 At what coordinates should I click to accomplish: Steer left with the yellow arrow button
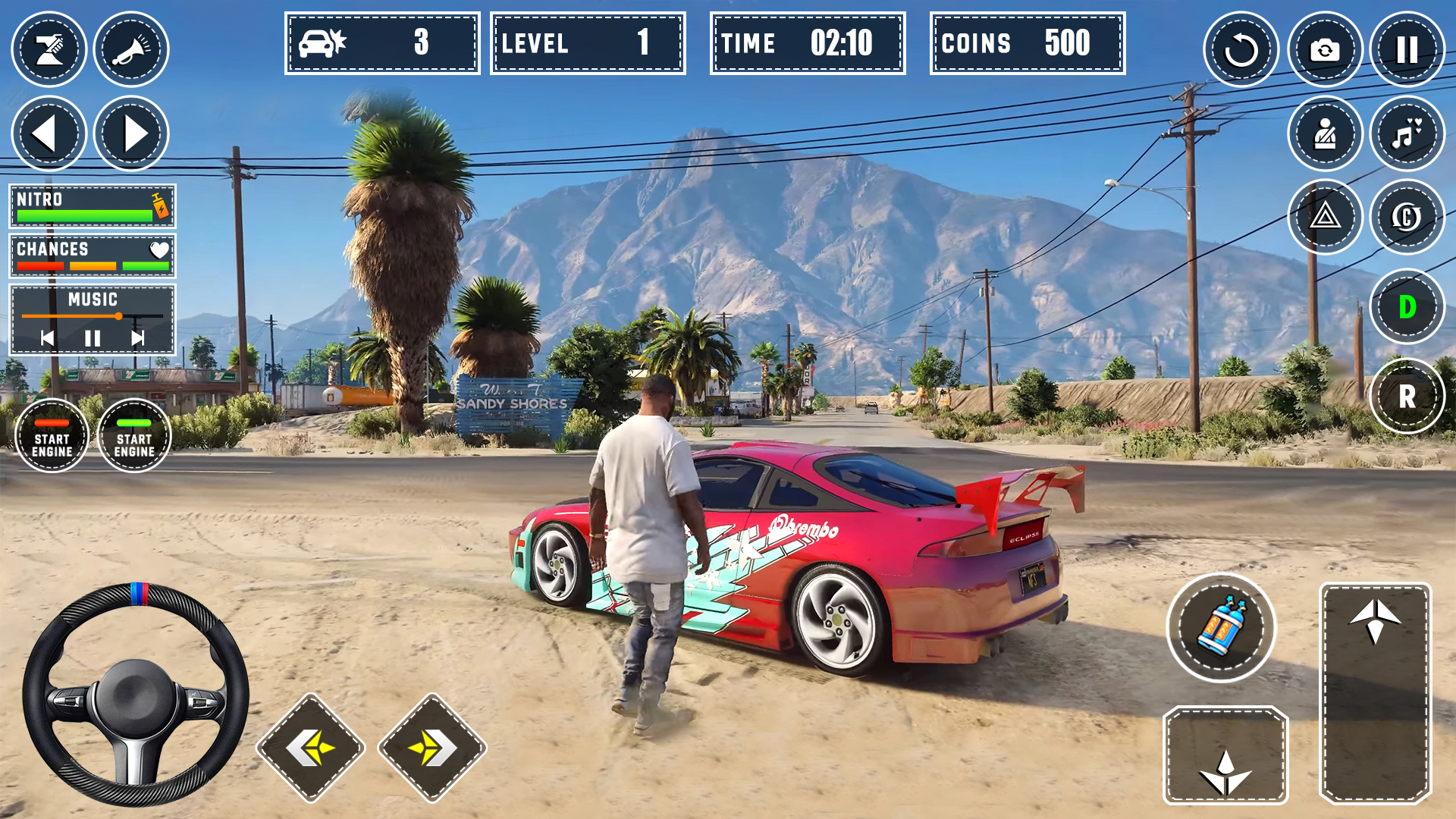point(311,748)
